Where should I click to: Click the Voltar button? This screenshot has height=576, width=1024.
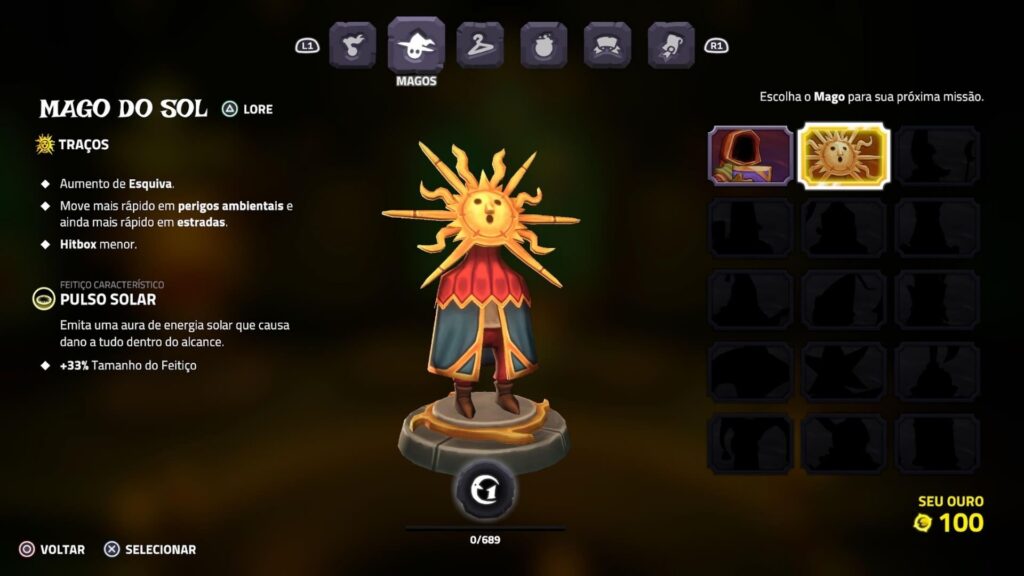[52, 549]
